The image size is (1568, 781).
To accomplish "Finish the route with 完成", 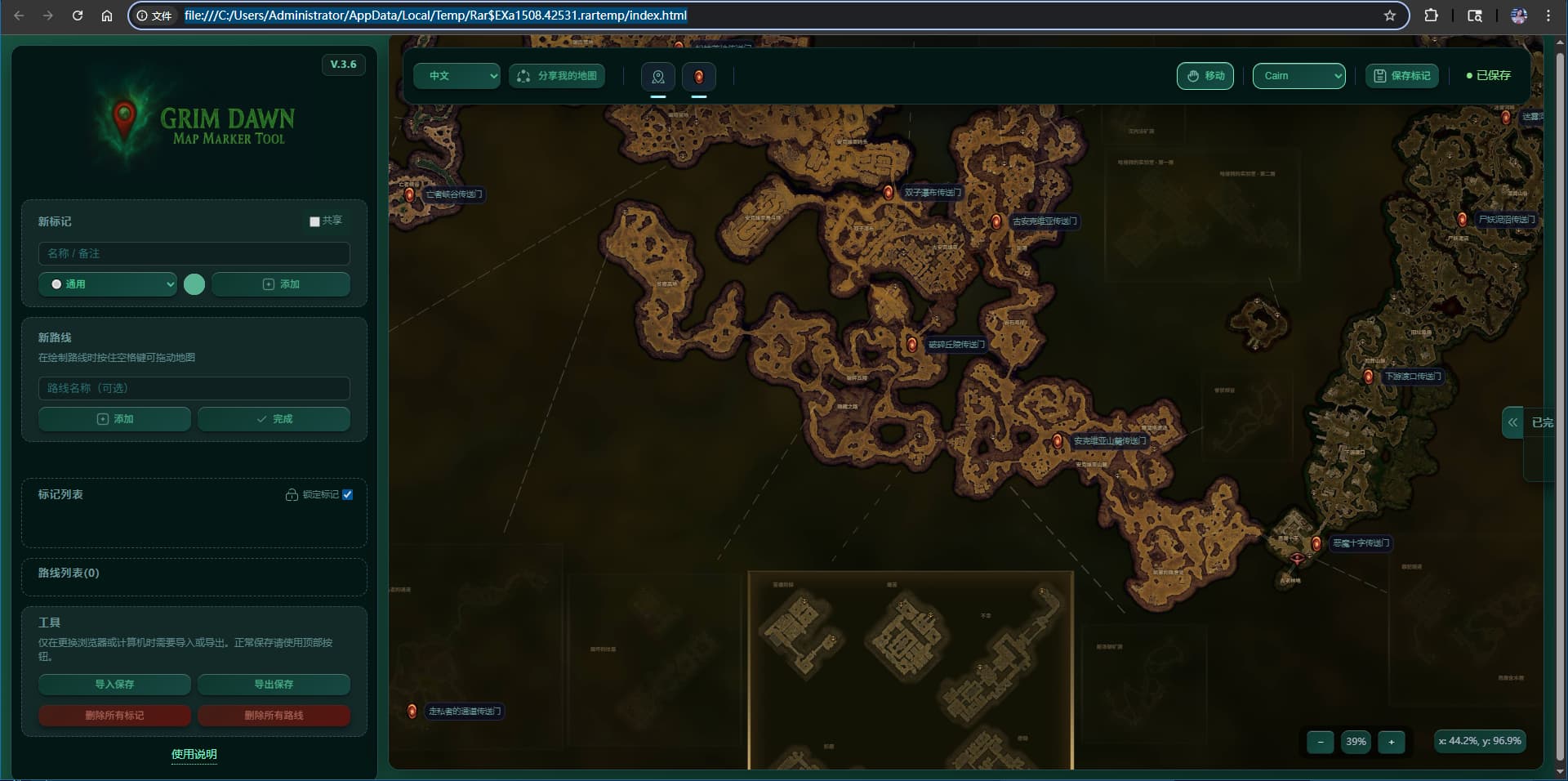I will [x=274, y=419].
